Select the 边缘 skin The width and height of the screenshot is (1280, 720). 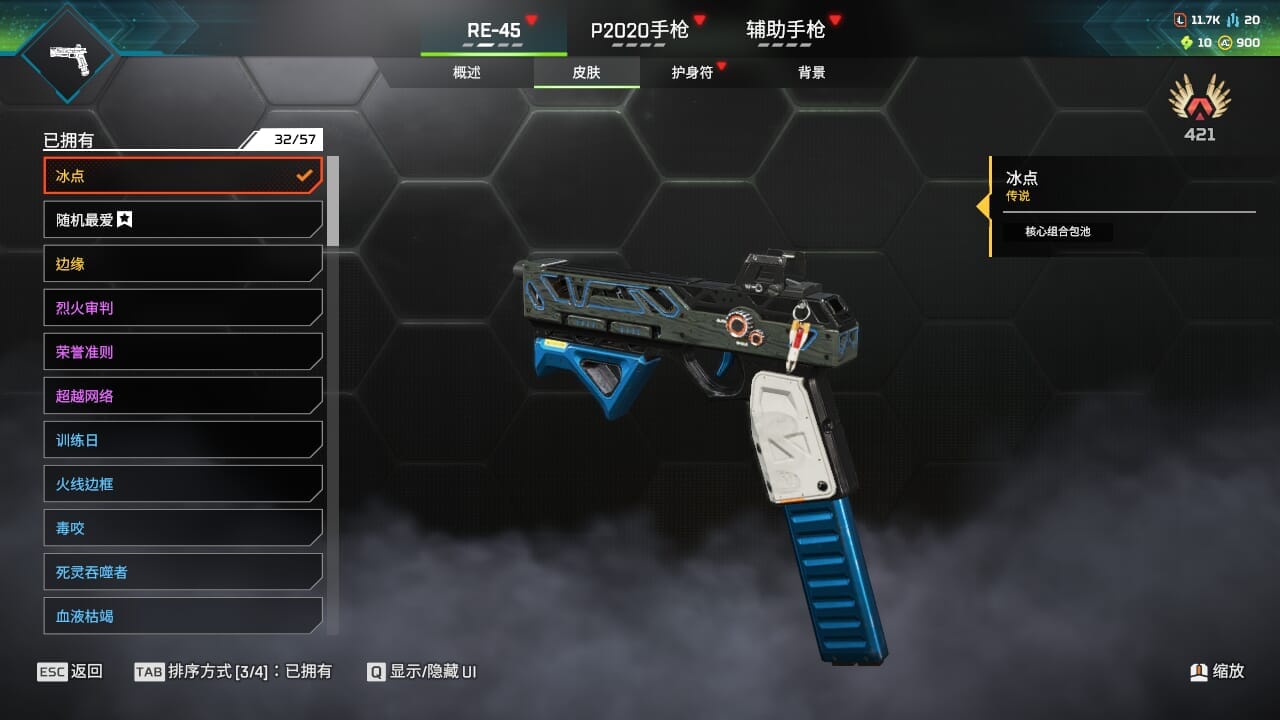tap(183, 264)
